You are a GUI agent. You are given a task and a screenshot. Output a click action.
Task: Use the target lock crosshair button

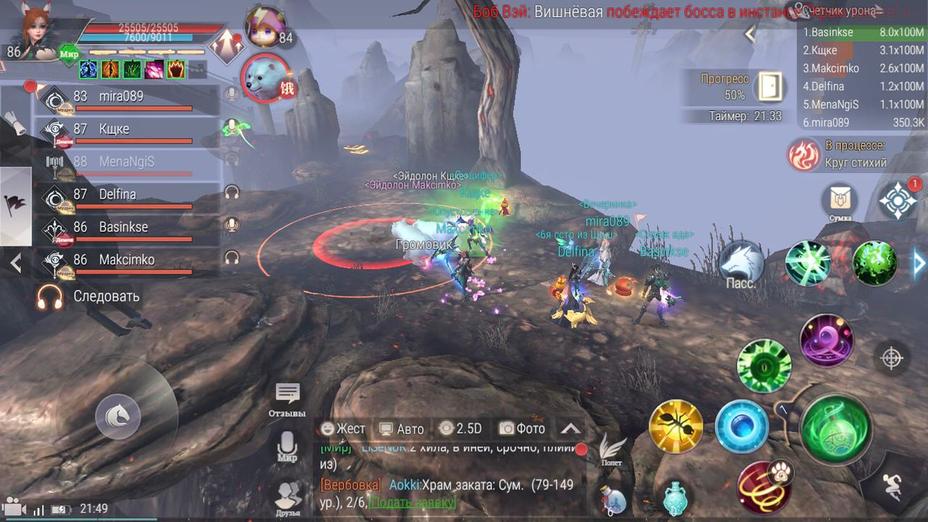(x=891, y=357)
